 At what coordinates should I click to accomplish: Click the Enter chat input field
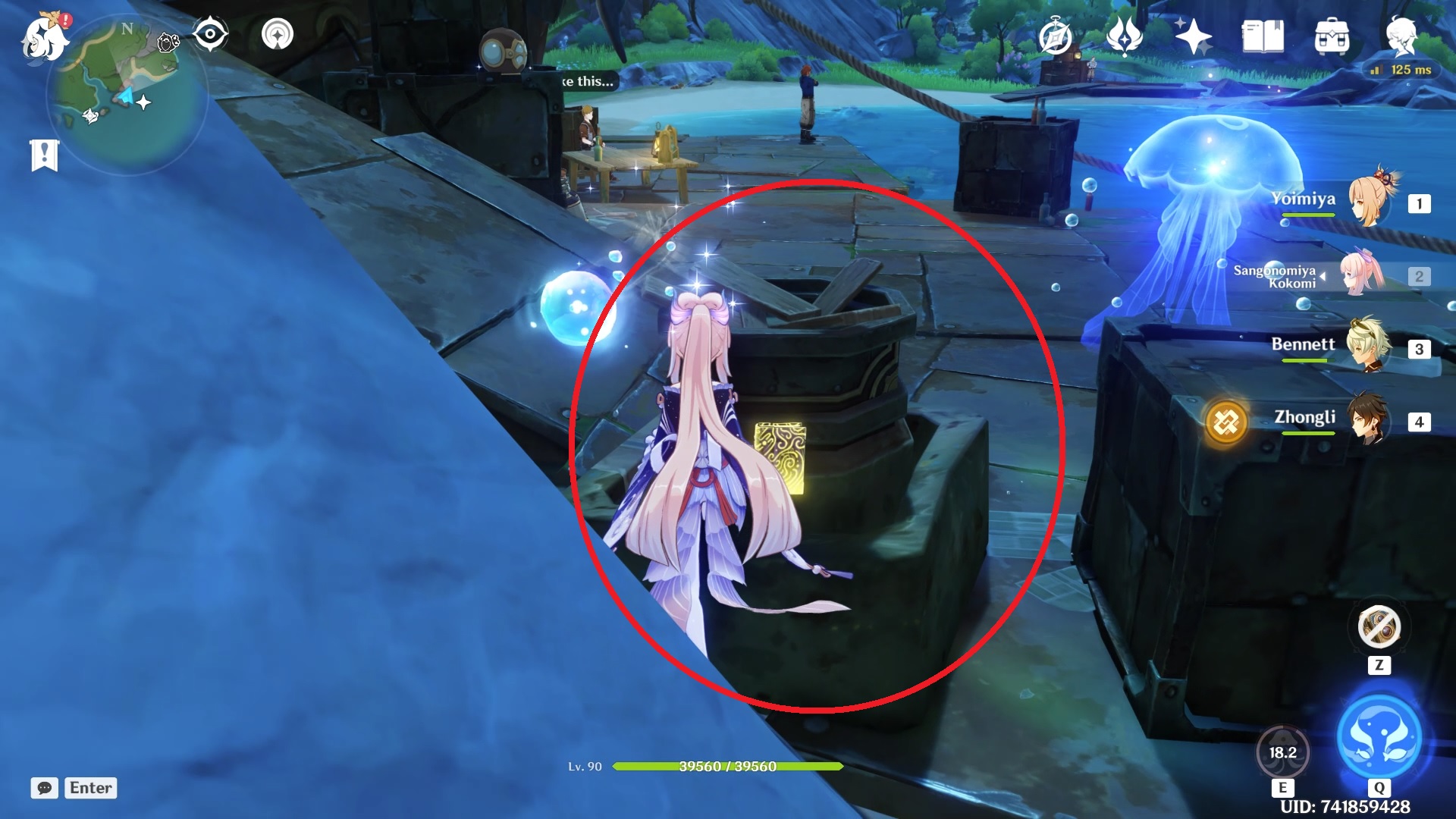click(90, 788)
